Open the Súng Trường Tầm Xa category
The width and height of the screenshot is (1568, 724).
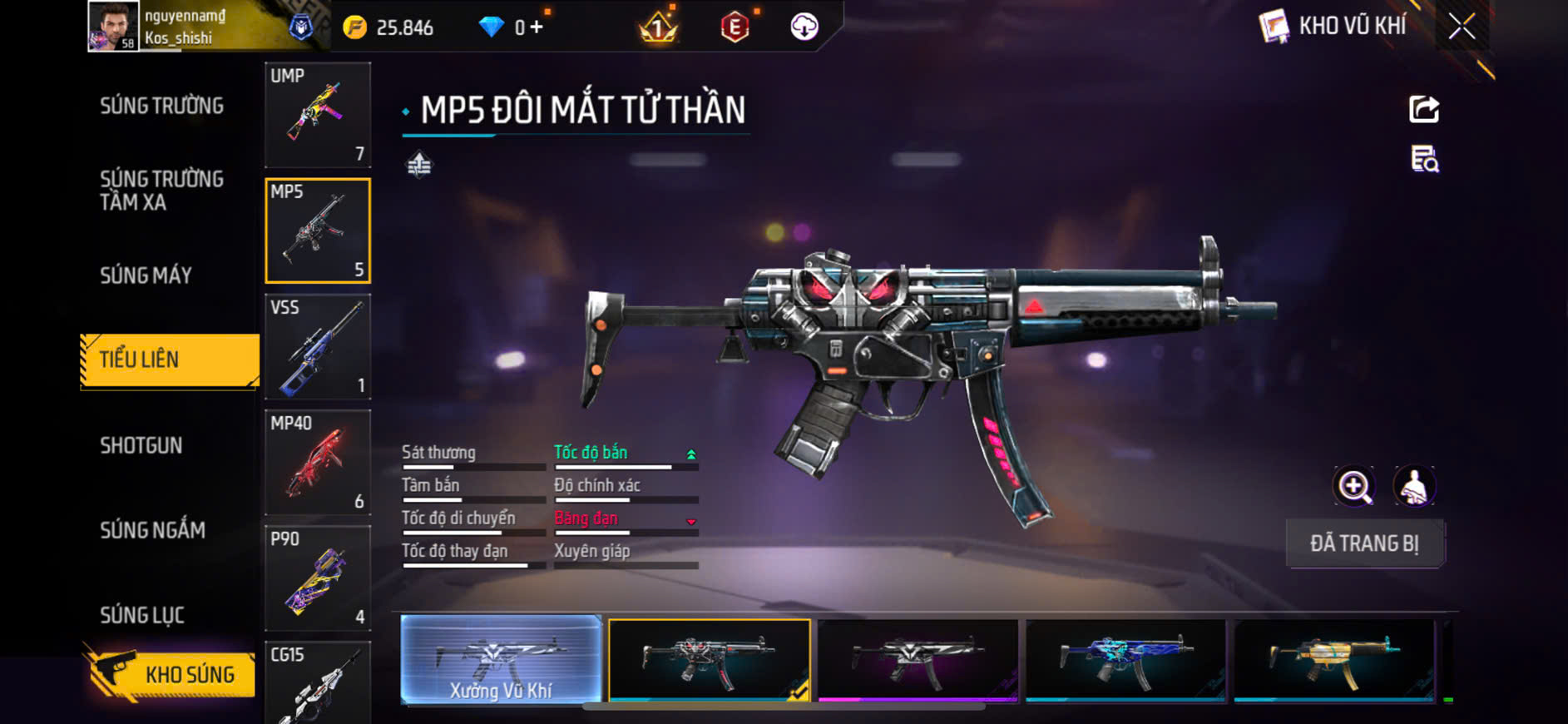pyautogui.click(x=161, y=191)
